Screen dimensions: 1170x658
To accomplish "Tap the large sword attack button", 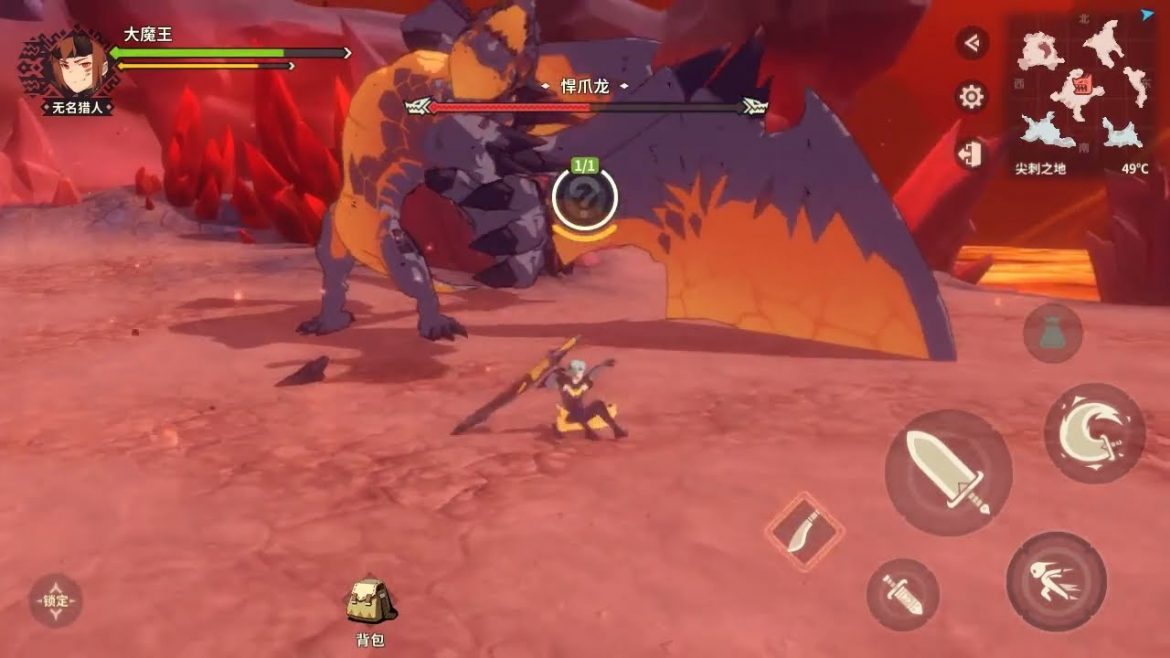I will pos(947,472).
